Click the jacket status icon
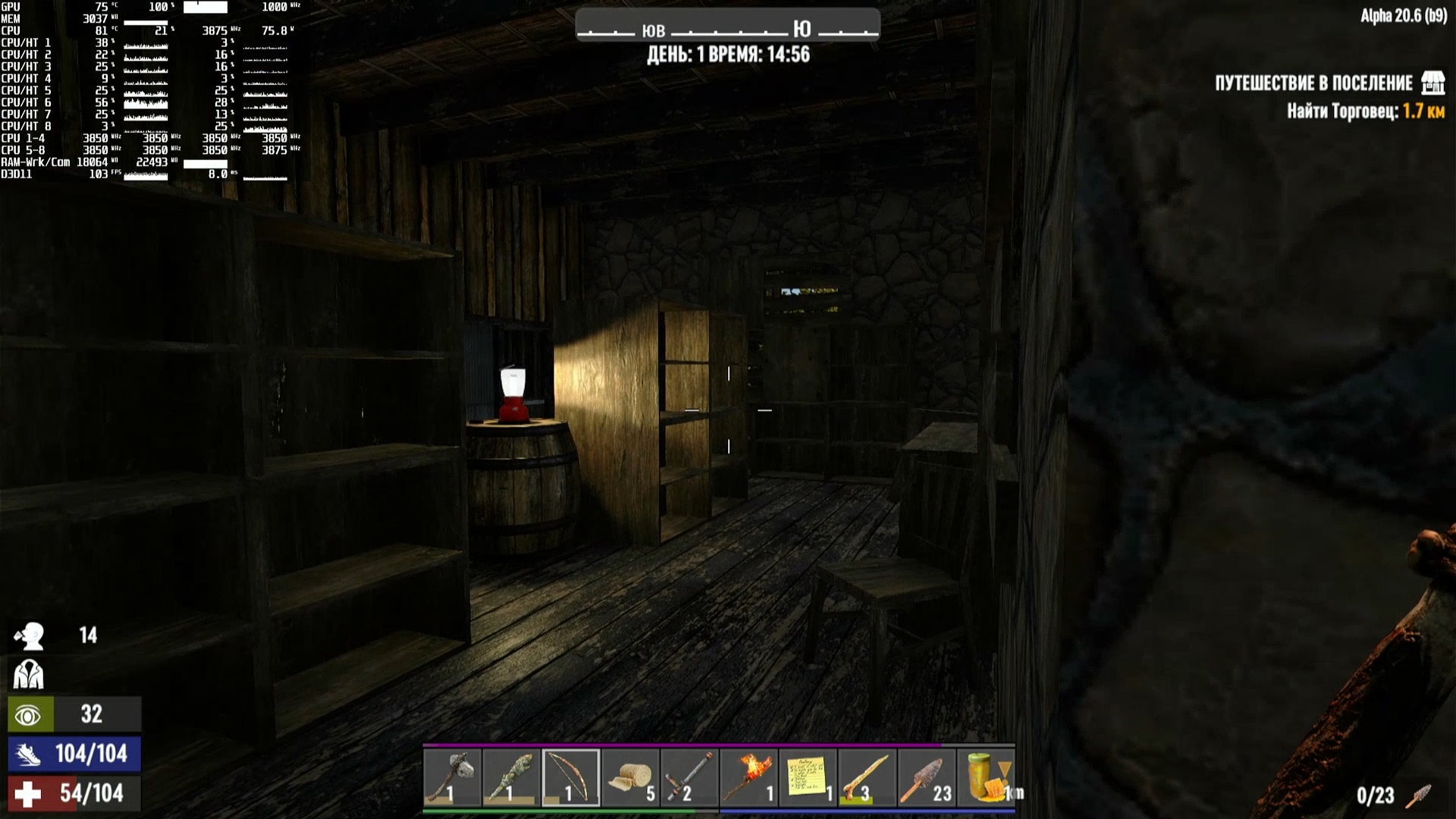 pos(29,674)
